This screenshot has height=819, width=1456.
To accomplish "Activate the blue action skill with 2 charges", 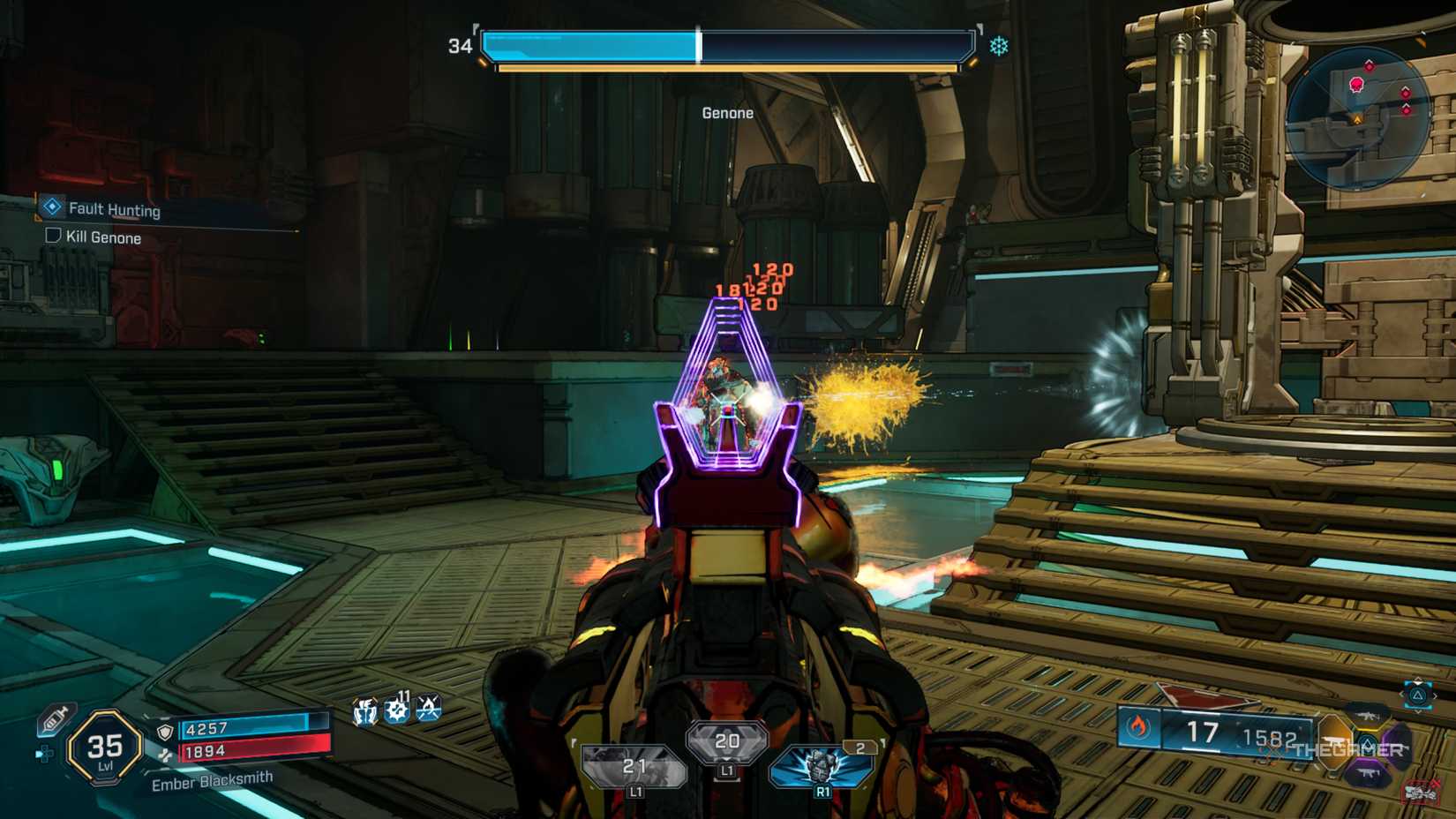I will point(822,765).
